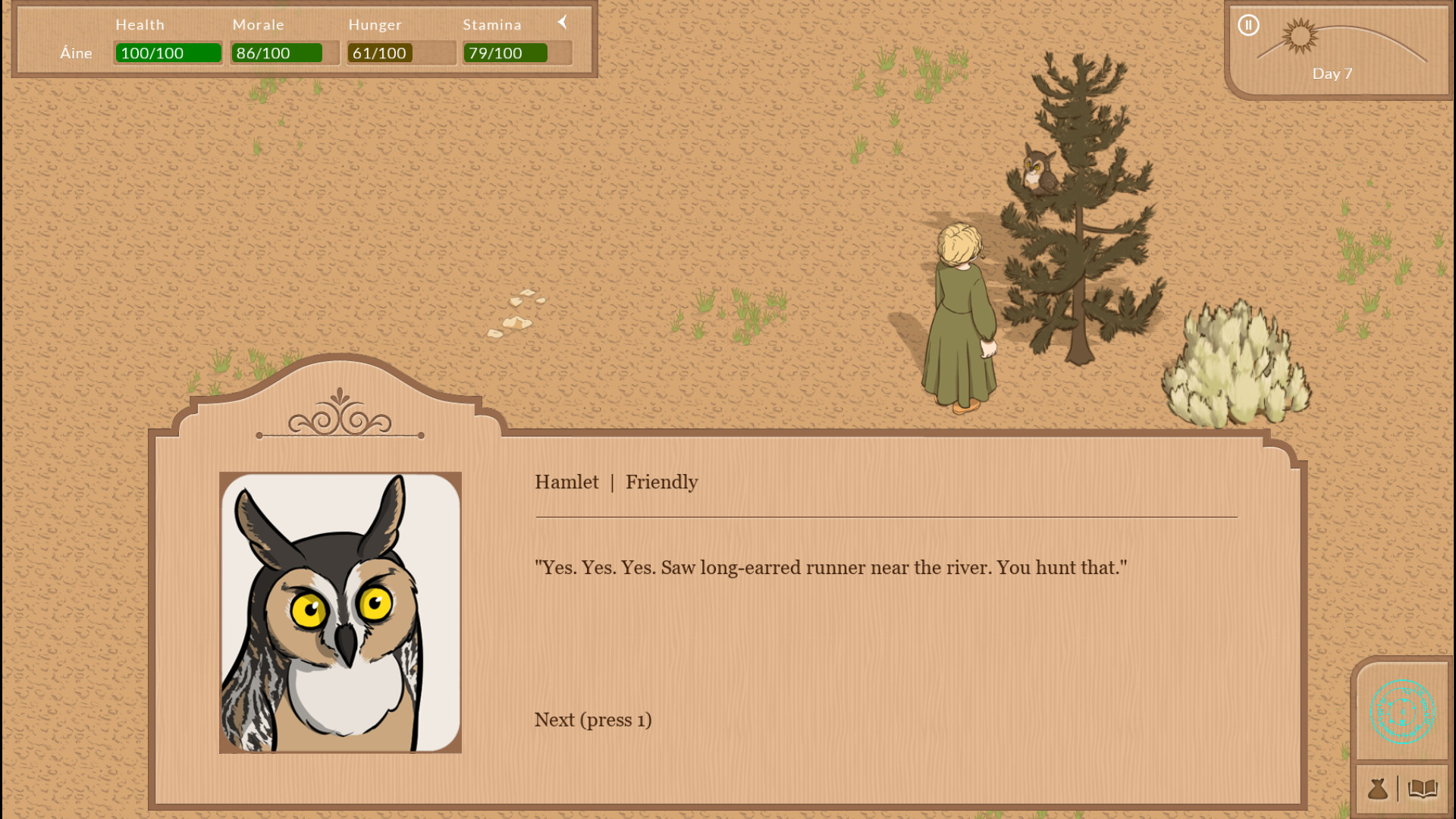Select the Stamina column header
Screen dimensions: 1456x819
[492, 24]
